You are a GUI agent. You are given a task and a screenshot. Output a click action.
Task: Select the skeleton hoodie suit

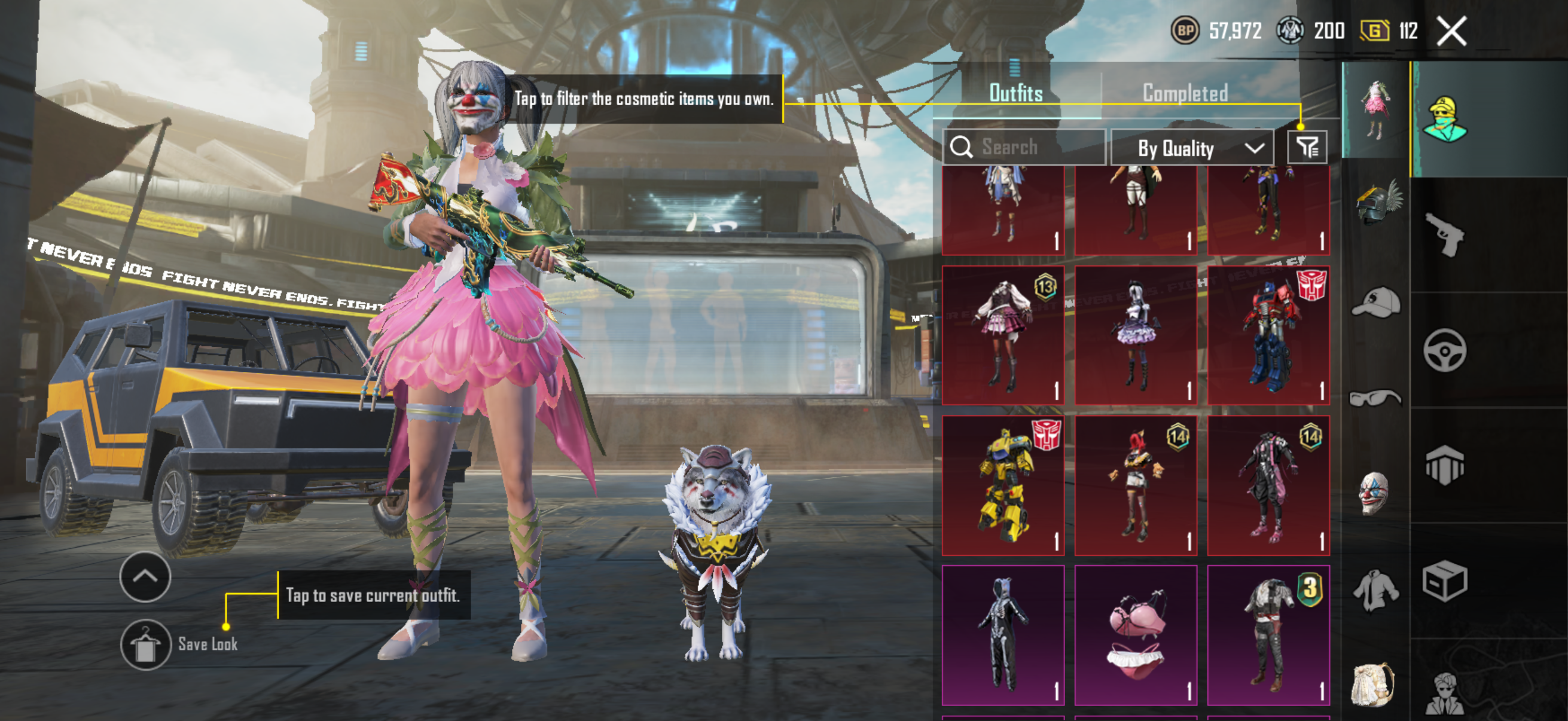coord(1002,634)
